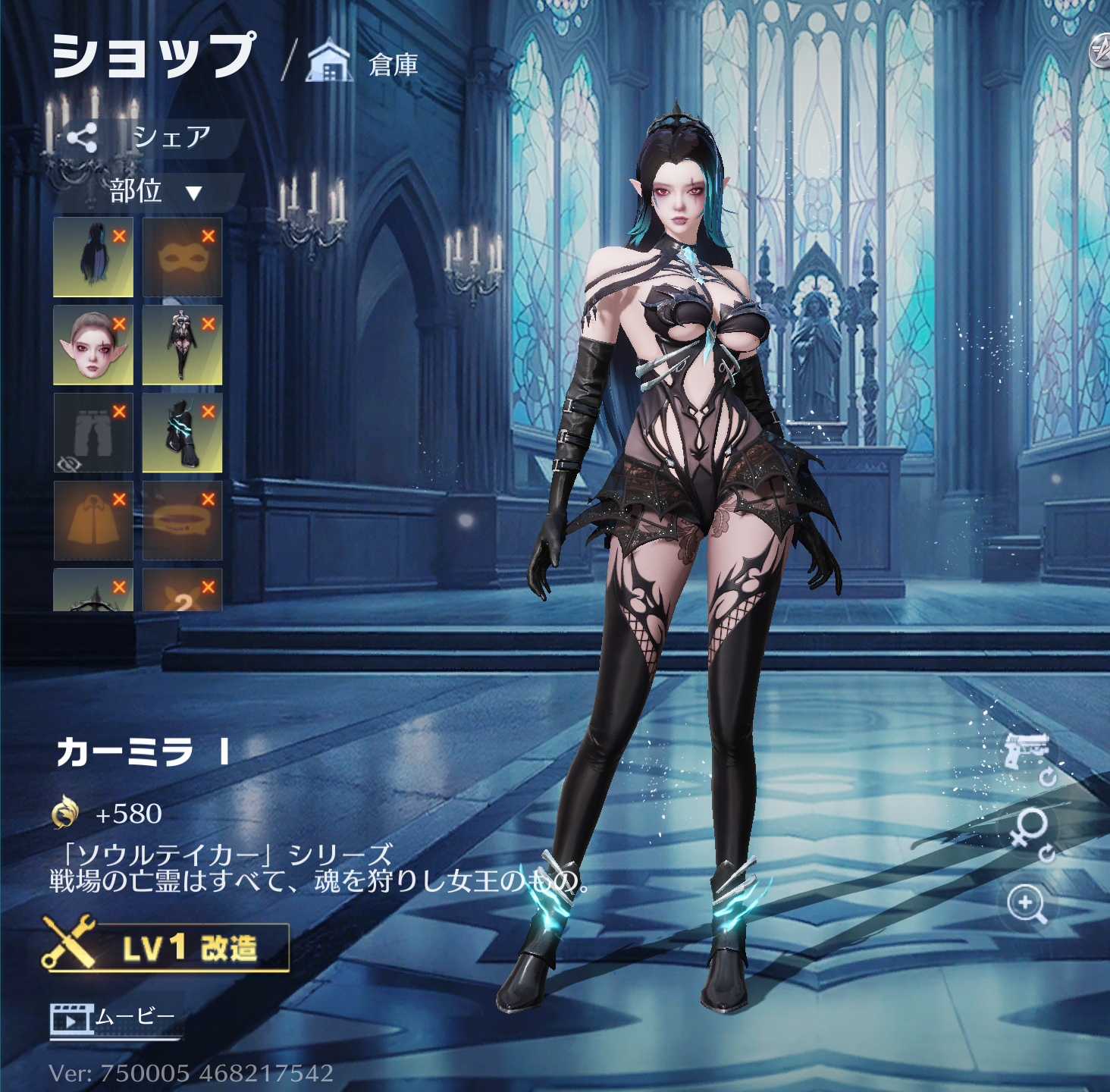1110x1092 pixels.
Task: Zoom in with the magnifier icon
Action: click(x=1027, y=905)
